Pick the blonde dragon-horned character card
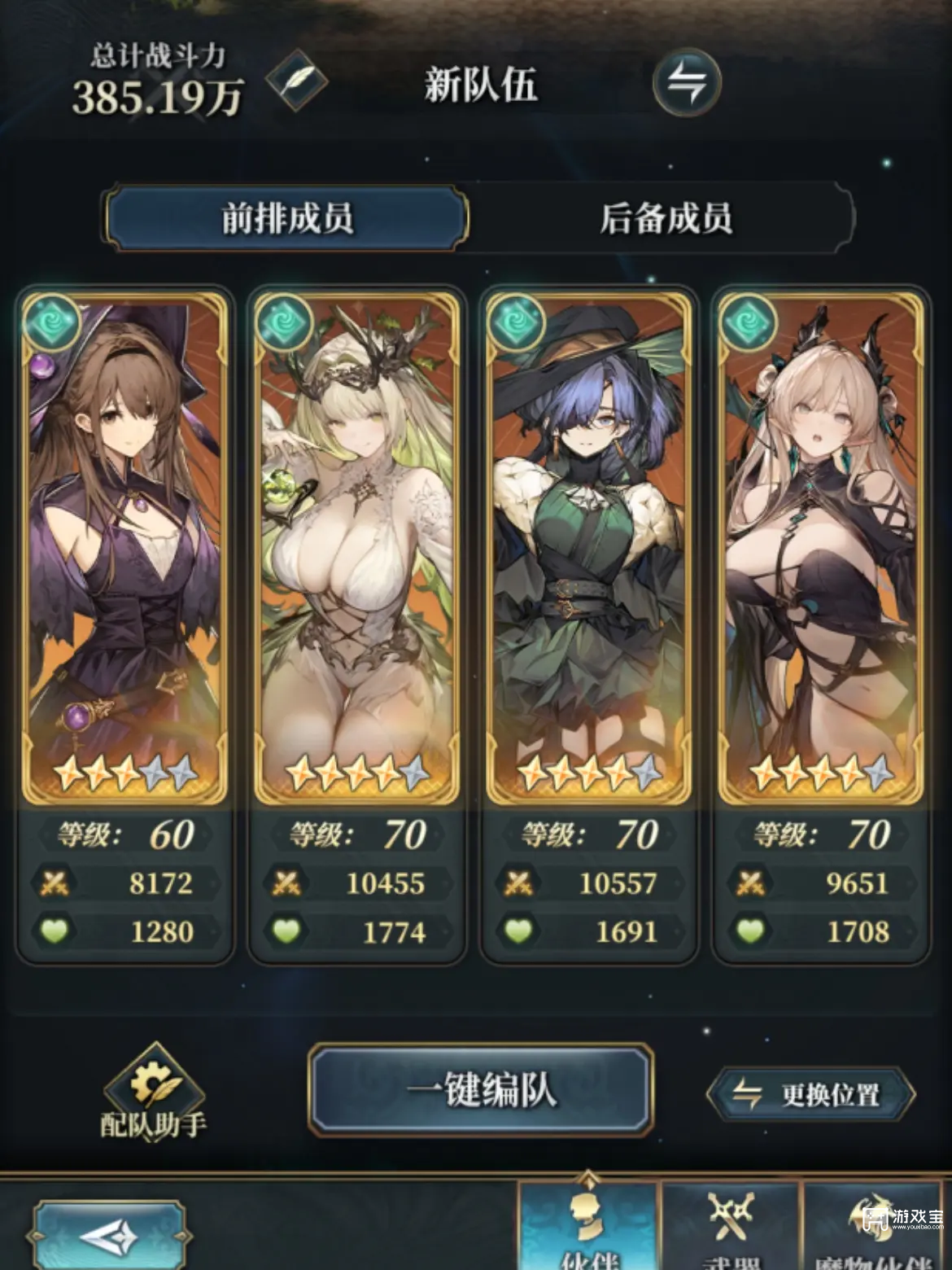The width and height of the screenshot is (952, 1270). tap(819, 545)
